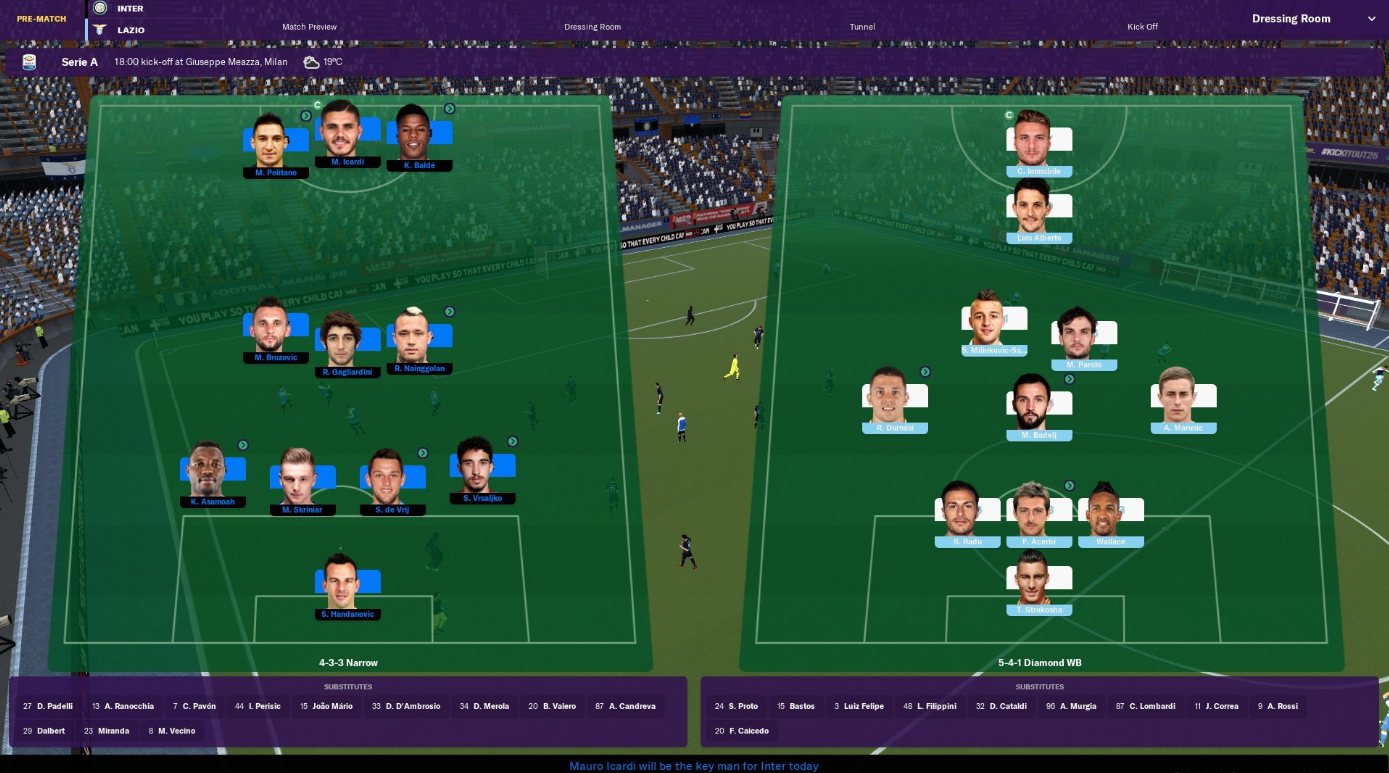Click C. Immobile's kit in Lazio formation
Image resolution: width=1389 pixels, height=773 pixels.
click(1040, 140)
